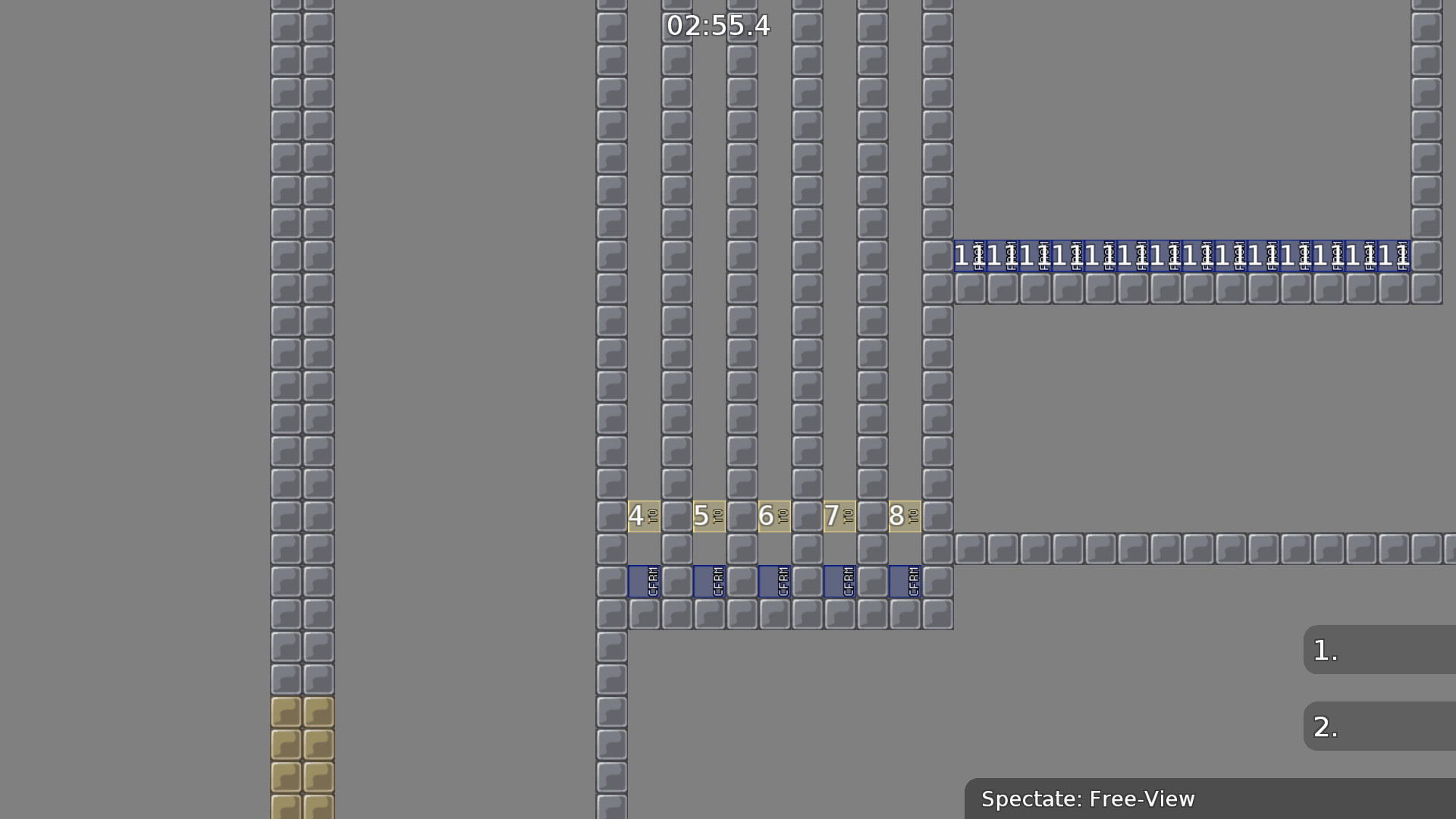Click the yellow tile numbered 6
1456x819 pixels.
click(x=773, y=515)
